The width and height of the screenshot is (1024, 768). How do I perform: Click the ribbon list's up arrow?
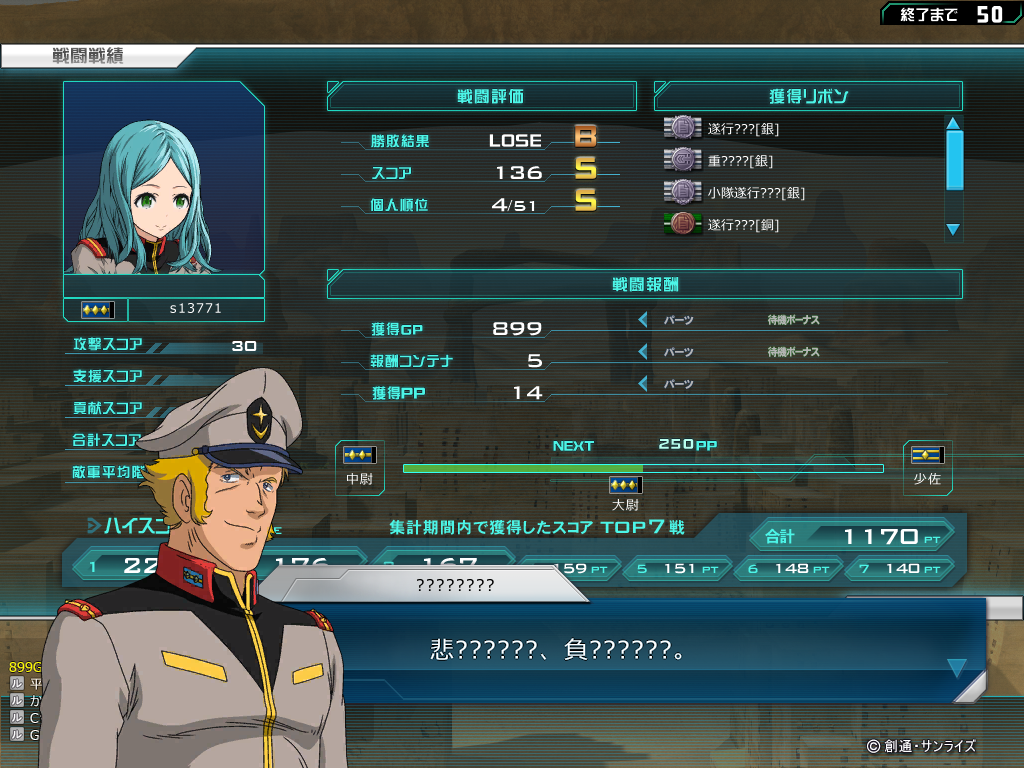953,124
